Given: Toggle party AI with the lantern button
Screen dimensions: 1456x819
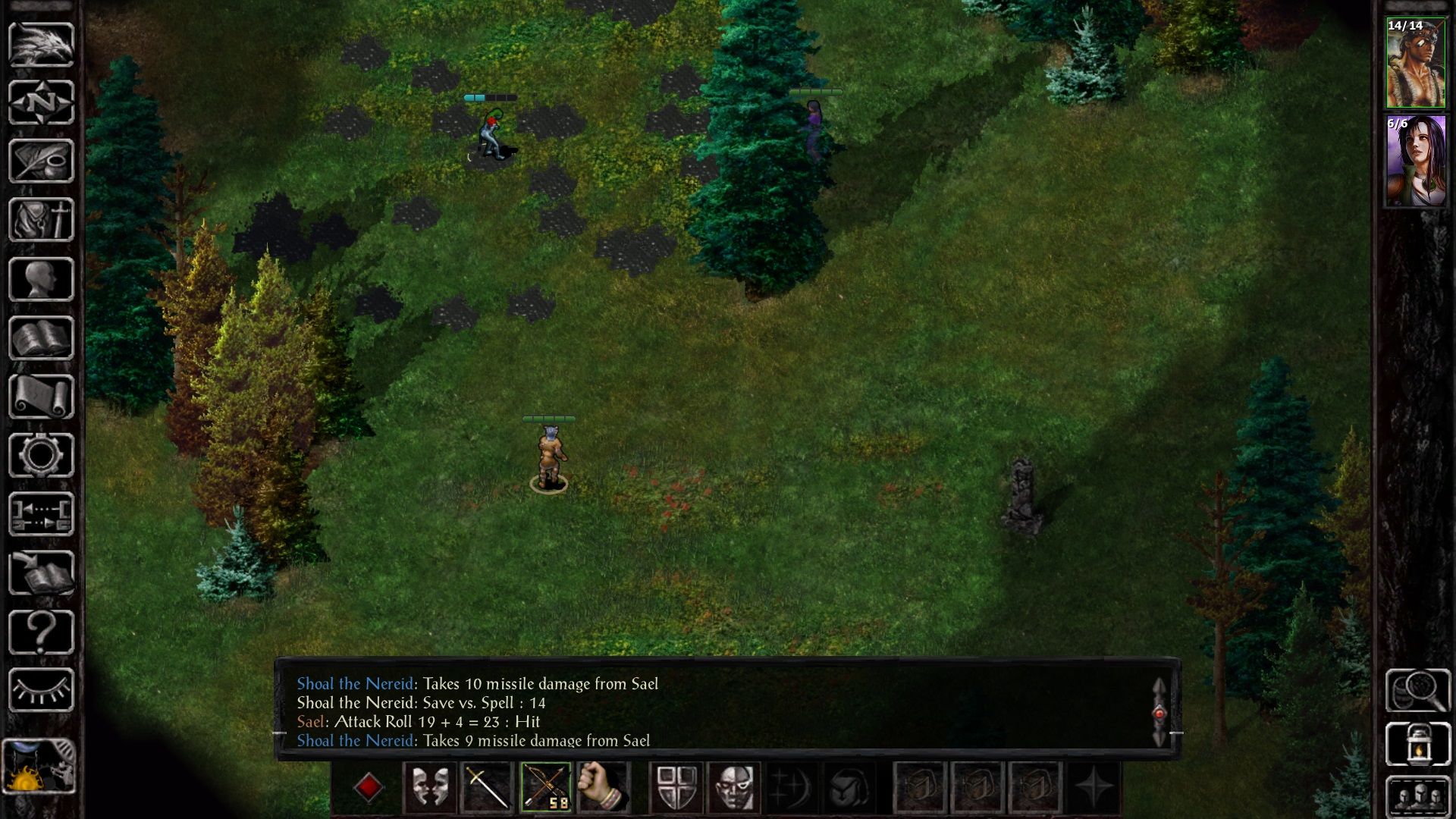Looking at the screenshot, I should 1417,745.
